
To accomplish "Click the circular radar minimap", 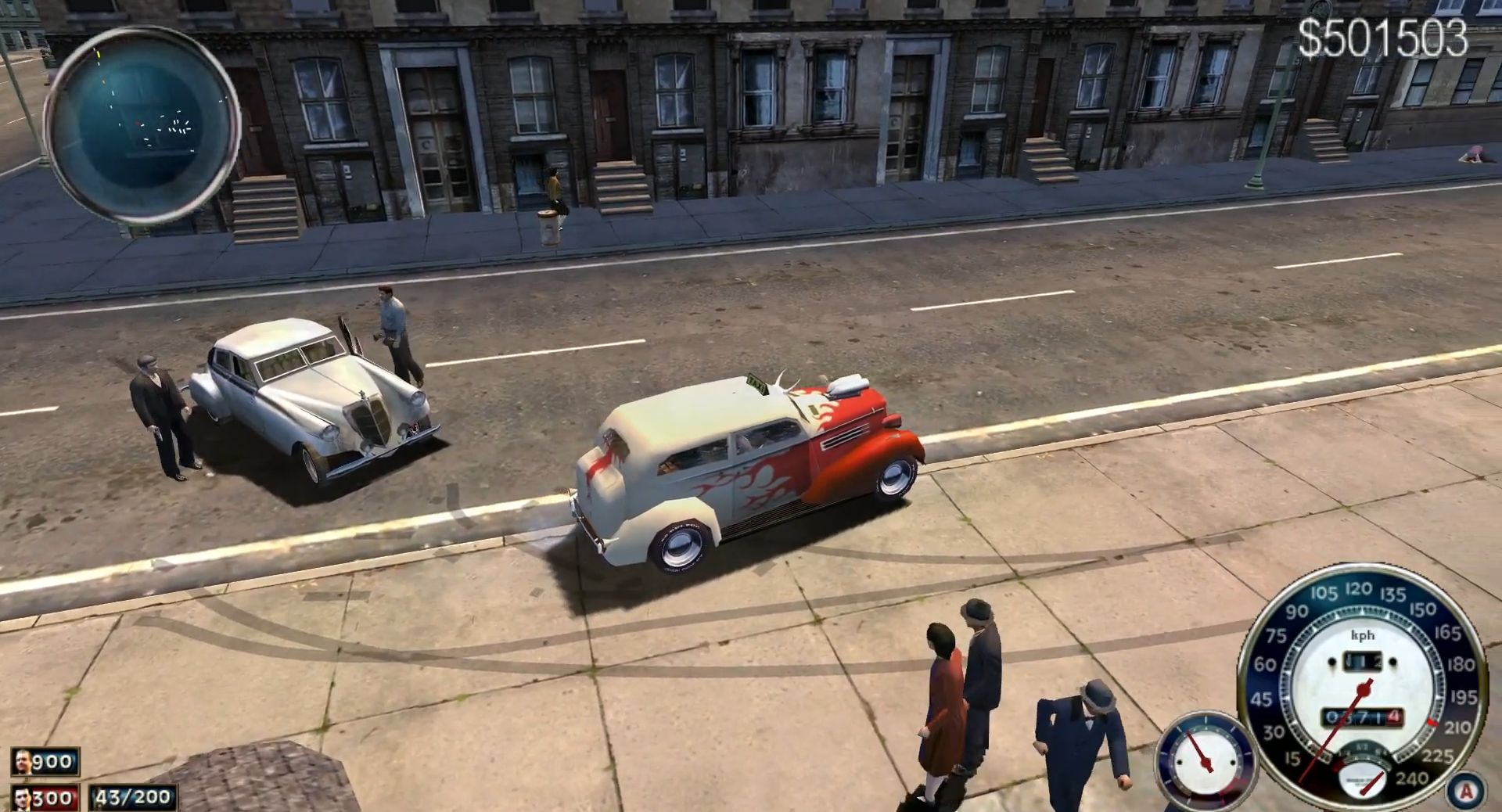I will (142, 127).
